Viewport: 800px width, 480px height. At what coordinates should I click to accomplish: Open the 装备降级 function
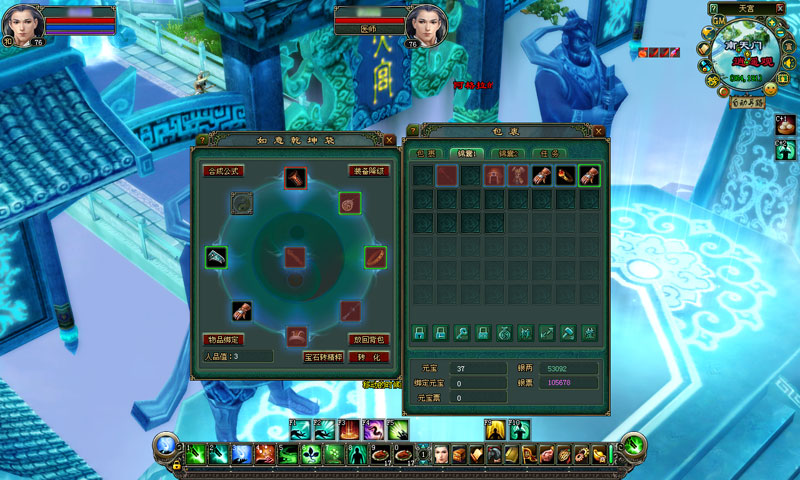click(368, 171)
